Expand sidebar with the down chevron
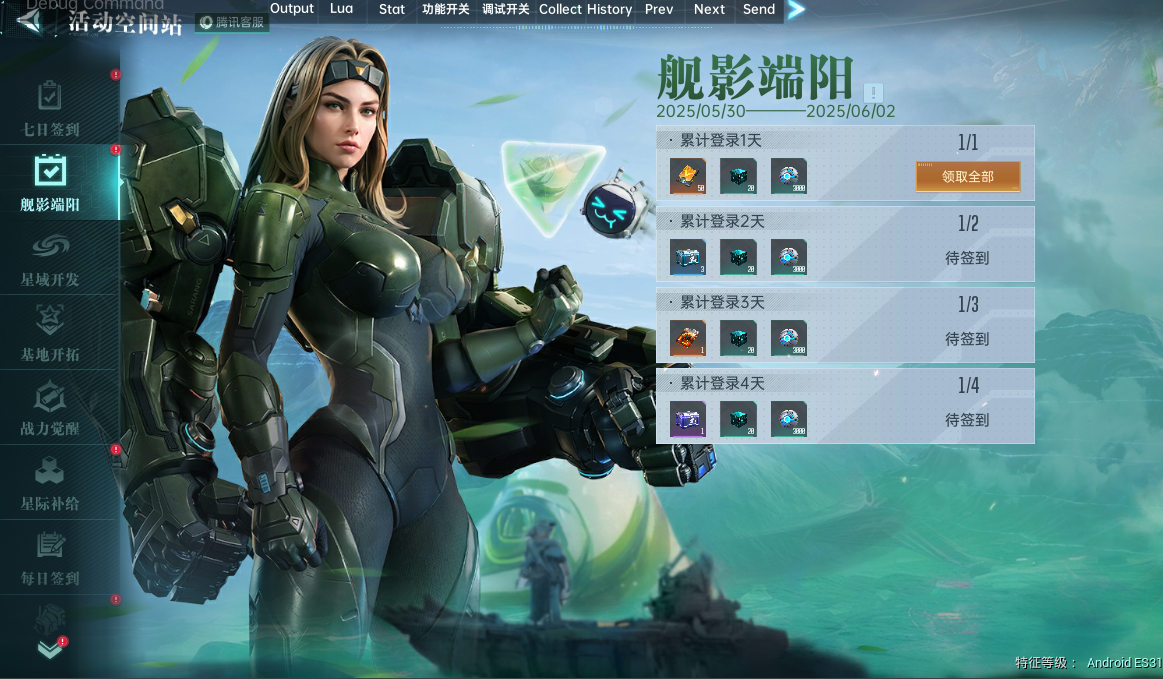Image resolution: width=1163 pixels, height=679 pixels. 50,648
